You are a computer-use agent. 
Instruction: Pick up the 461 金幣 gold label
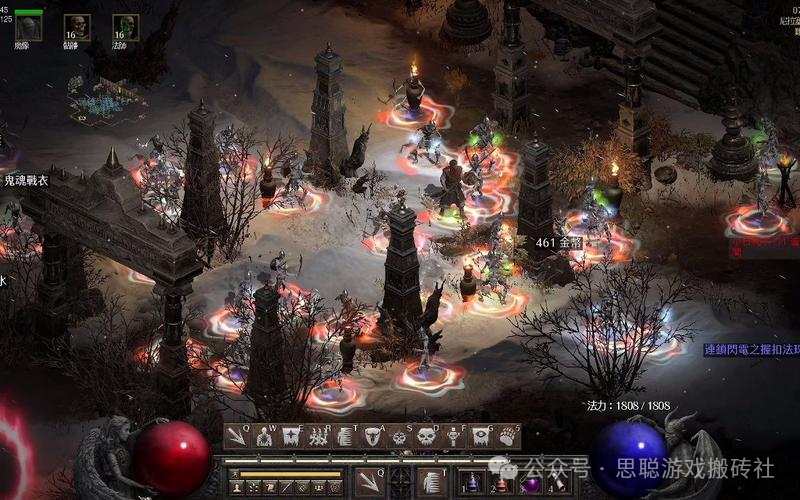point(559,243)
